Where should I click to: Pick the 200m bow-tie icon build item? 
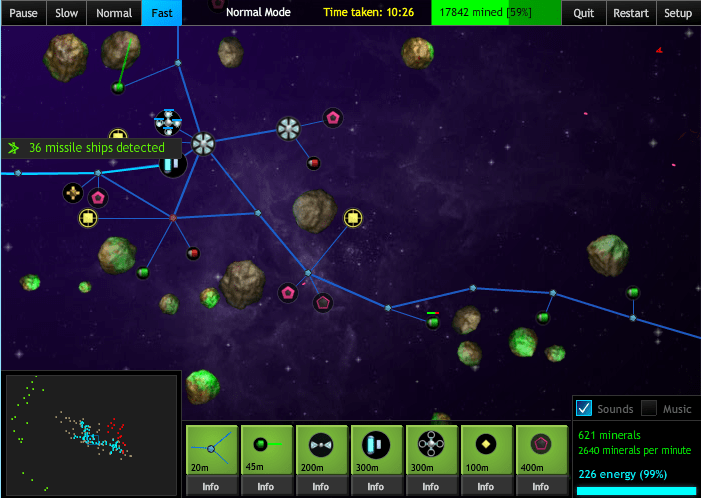(x=321, y=449)
